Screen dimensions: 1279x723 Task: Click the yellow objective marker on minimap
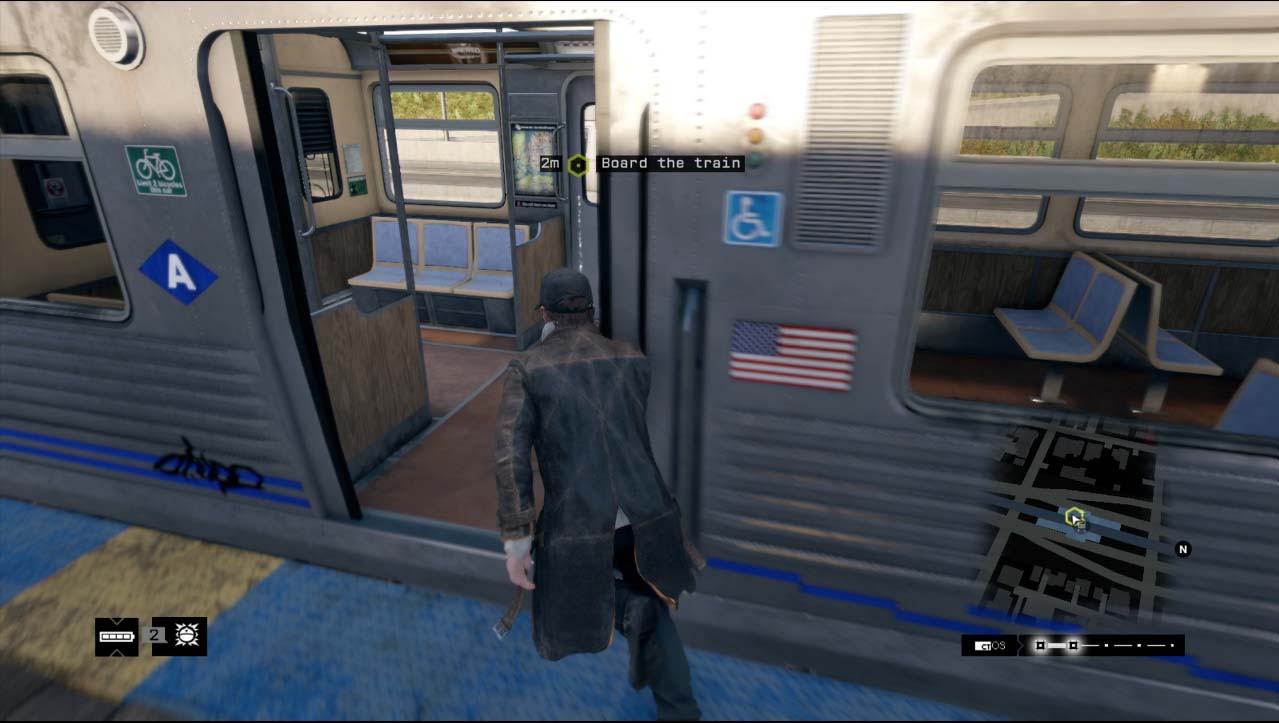tap(1075, 517)
